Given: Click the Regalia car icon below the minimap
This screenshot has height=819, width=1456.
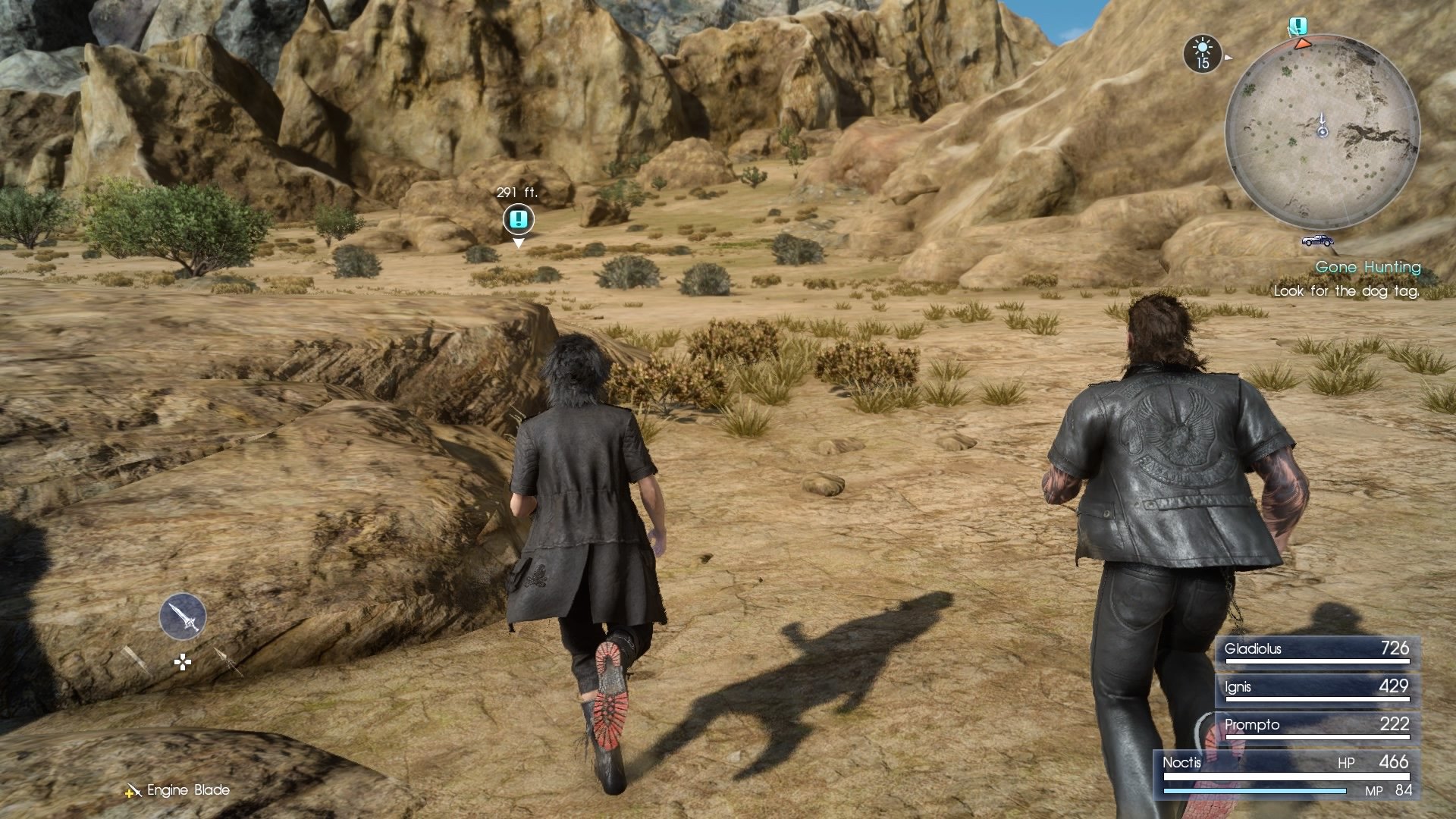Looking at the screenshot, I should click(1318, 241).
